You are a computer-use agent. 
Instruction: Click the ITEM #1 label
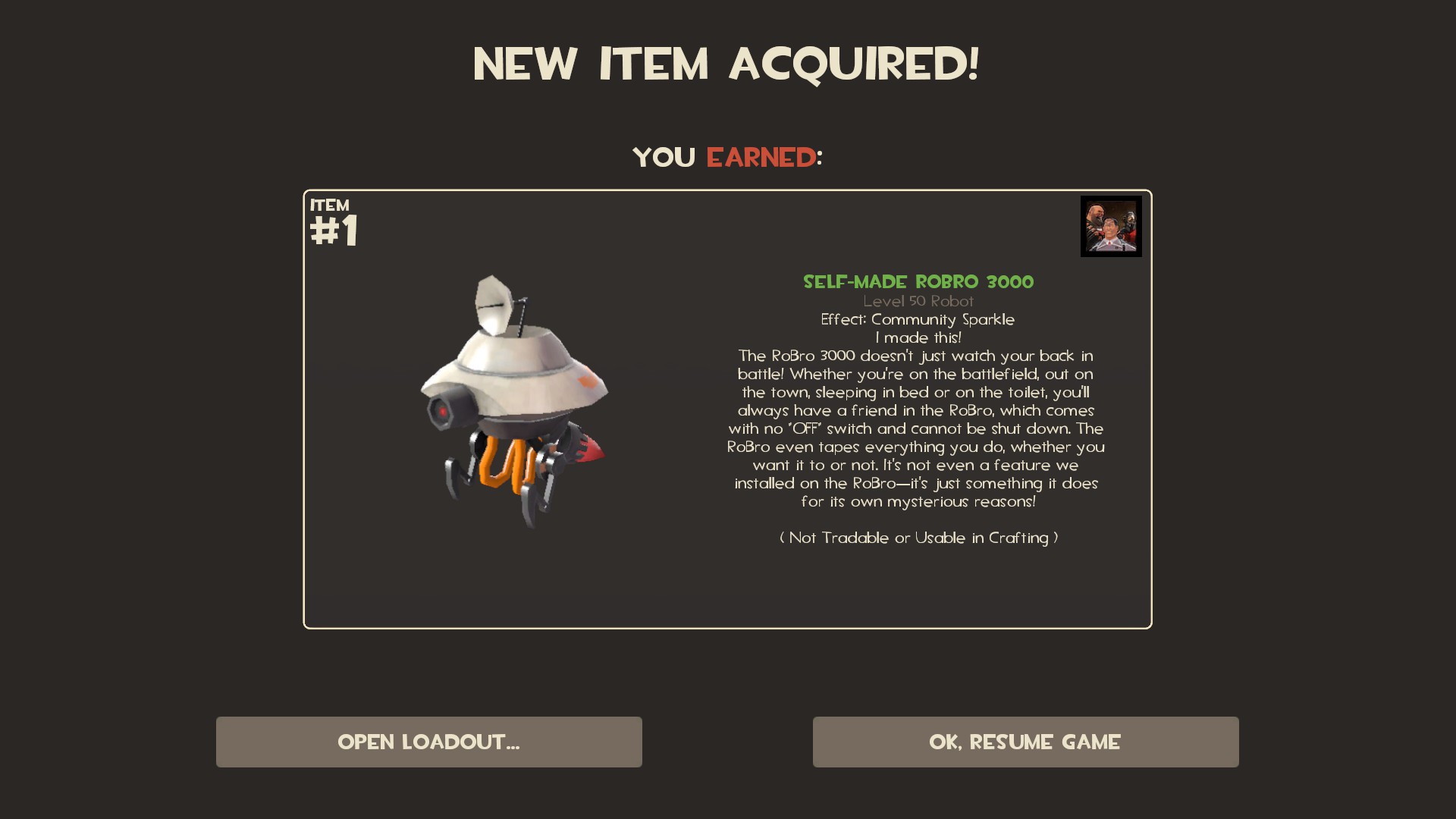pos(331,220)
